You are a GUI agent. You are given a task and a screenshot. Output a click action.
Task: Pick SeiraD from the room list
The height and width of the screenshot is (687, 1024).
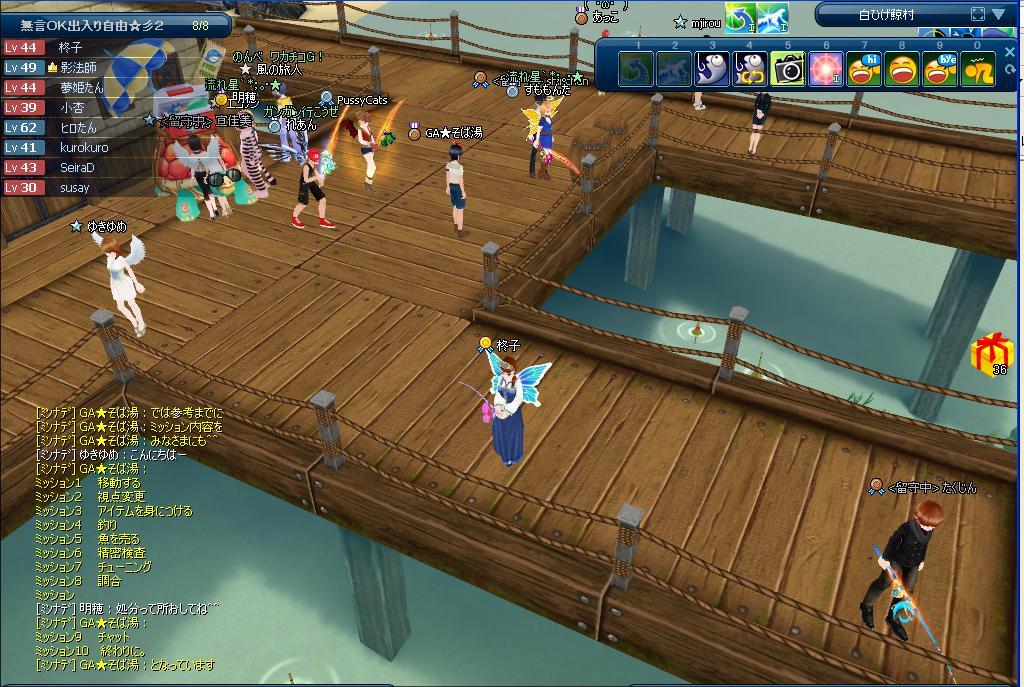coord(77,167)
